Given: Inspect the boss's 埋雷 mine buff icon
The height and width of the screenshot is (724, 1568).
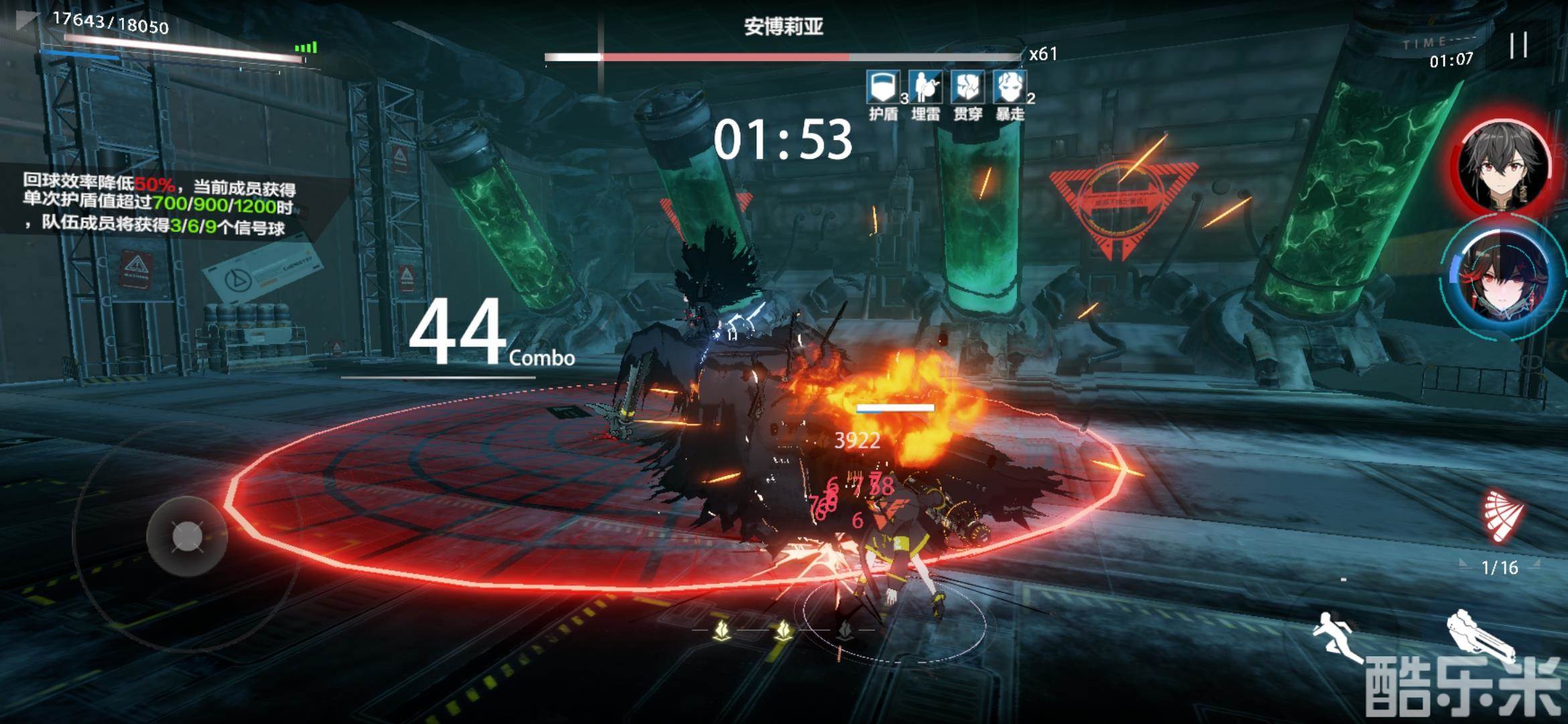Looking at the screenshot, I should [x=925, y=88].
